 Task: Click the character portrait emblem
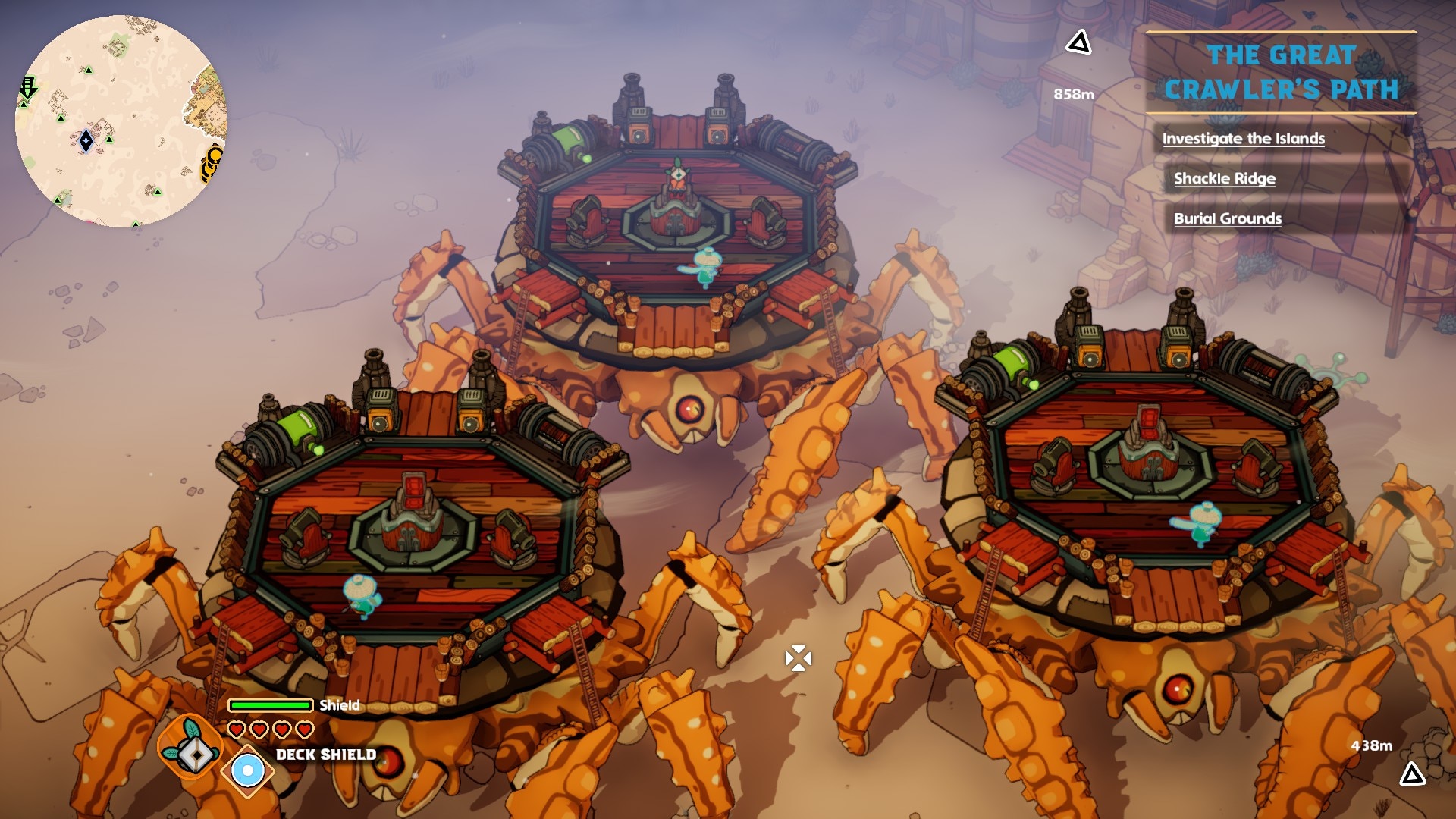(x=190, y=748)
